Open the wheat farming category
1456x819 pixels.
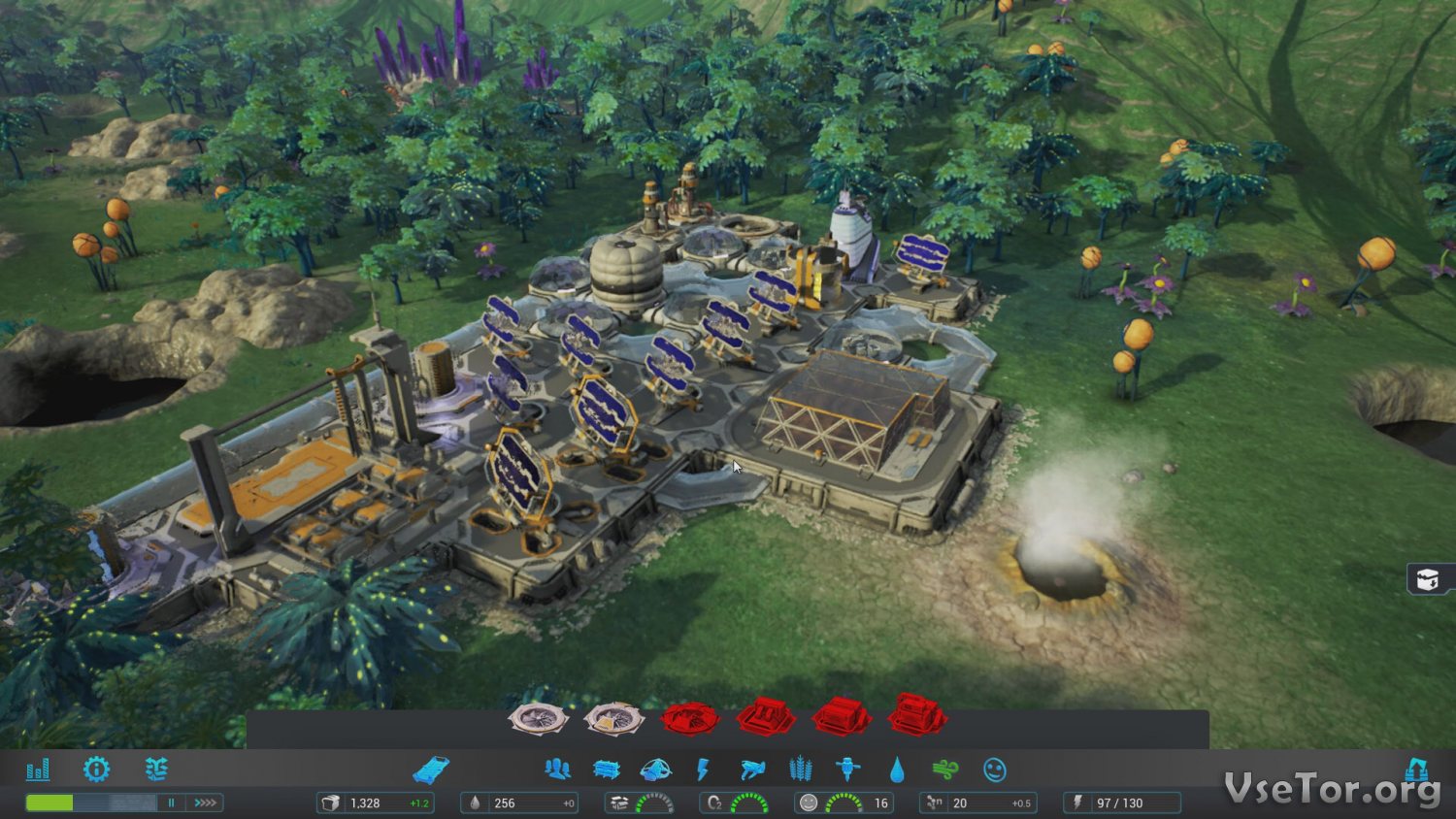800,770
